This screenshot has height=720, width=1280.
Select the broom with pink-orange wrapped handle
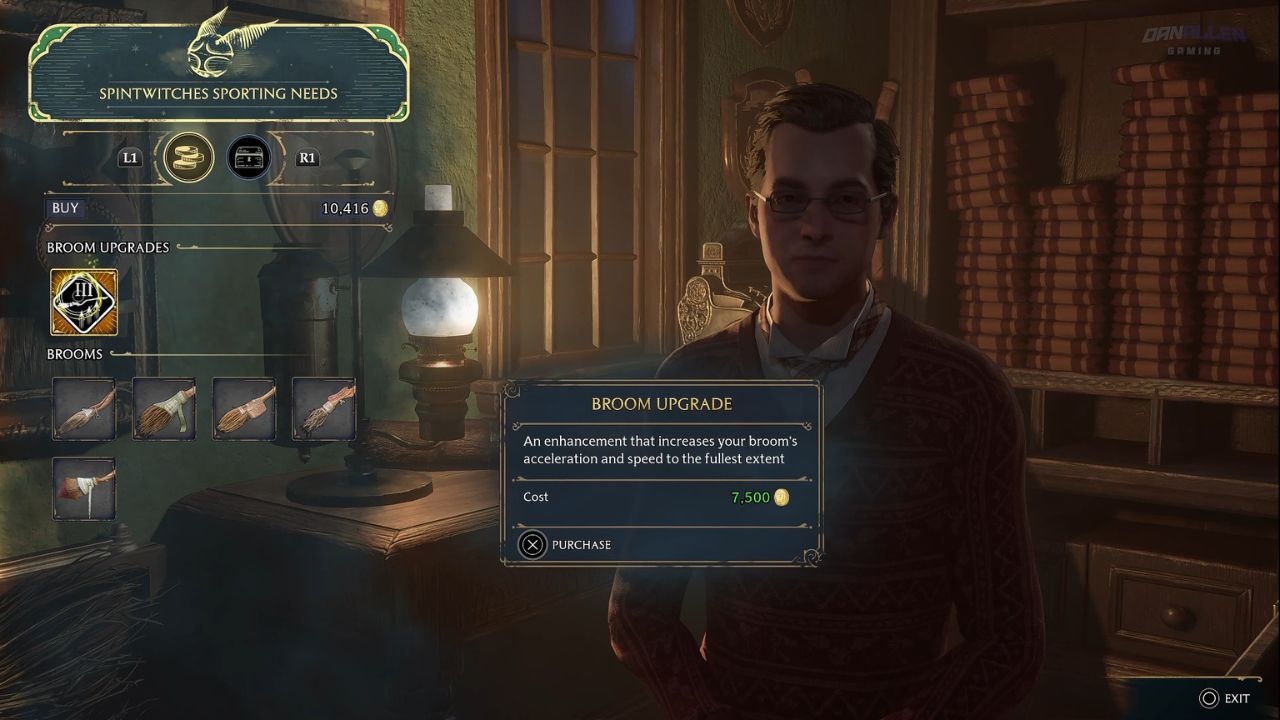pos(324,409)
